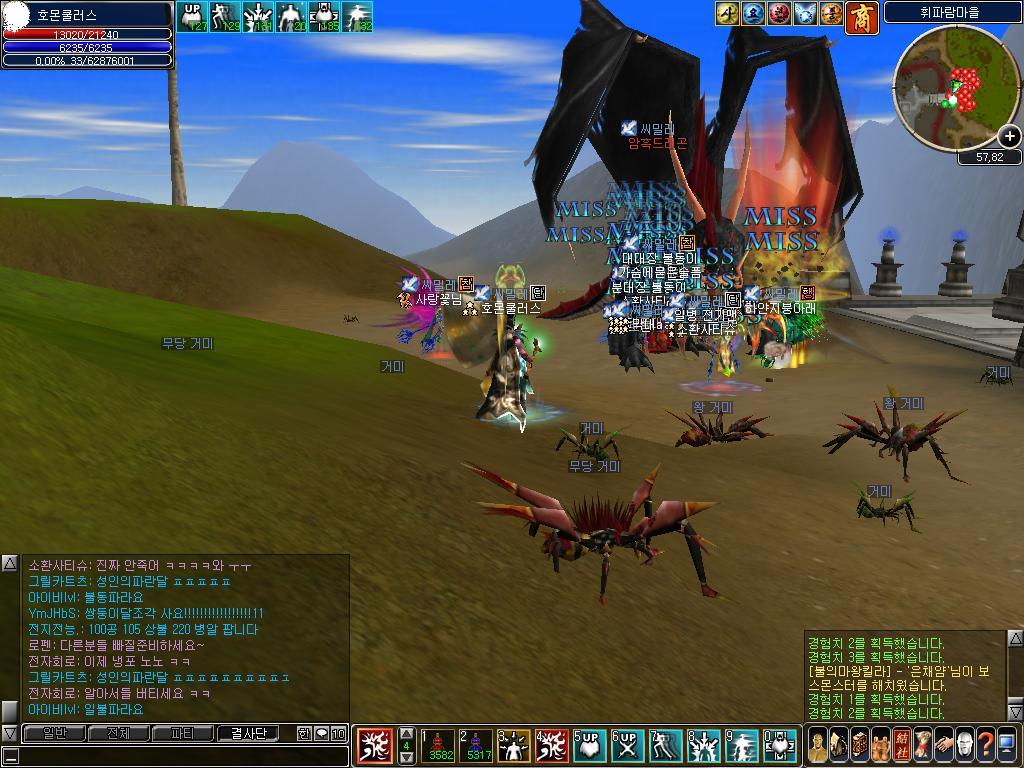1024x768 pixels.
Task: Open the 파티 chat tab
Action: (183, 733)
